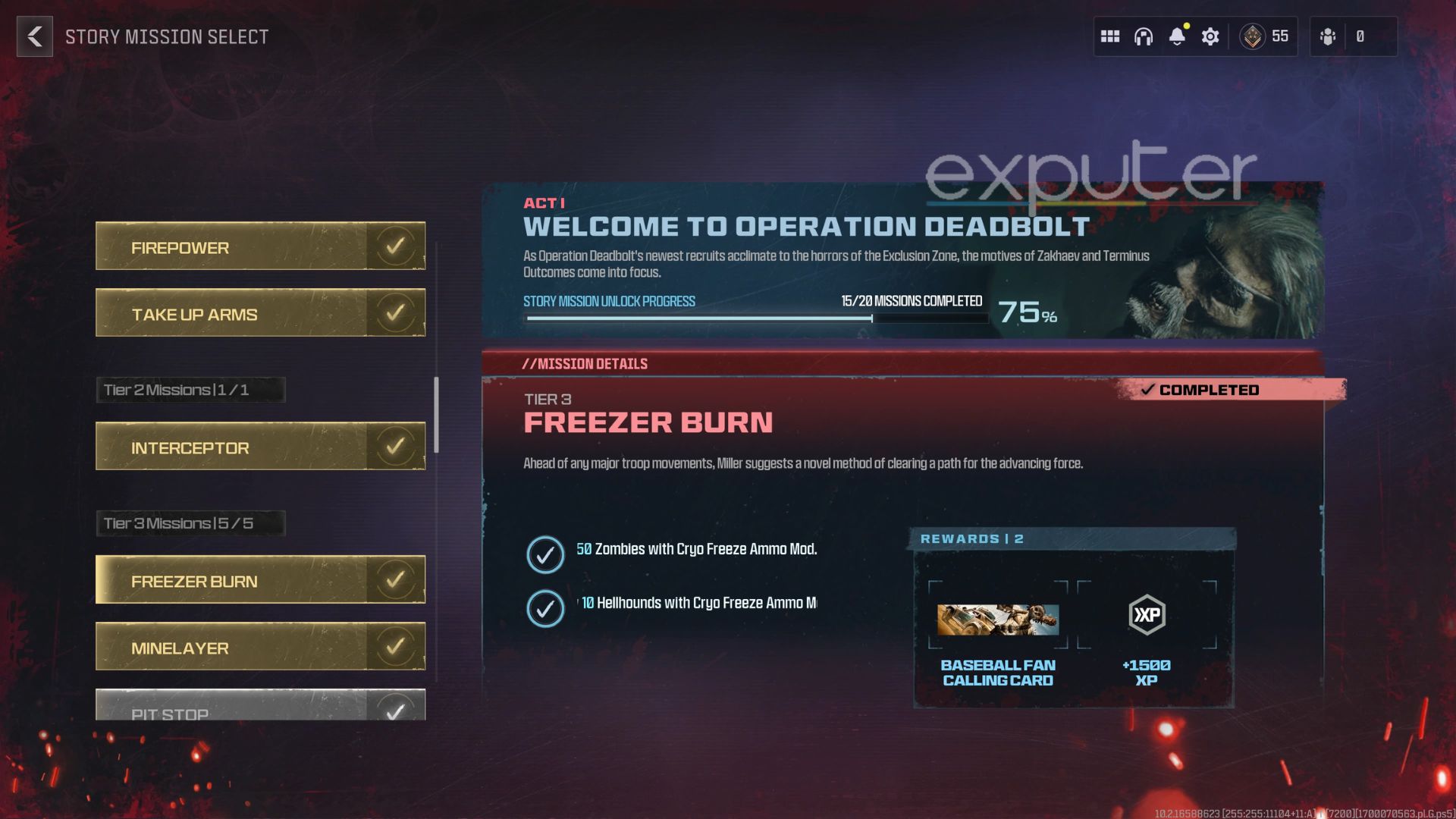Check notifications via the bell icon
1456x819 pixels.
pyautogui.click(x=1177, y=36)
